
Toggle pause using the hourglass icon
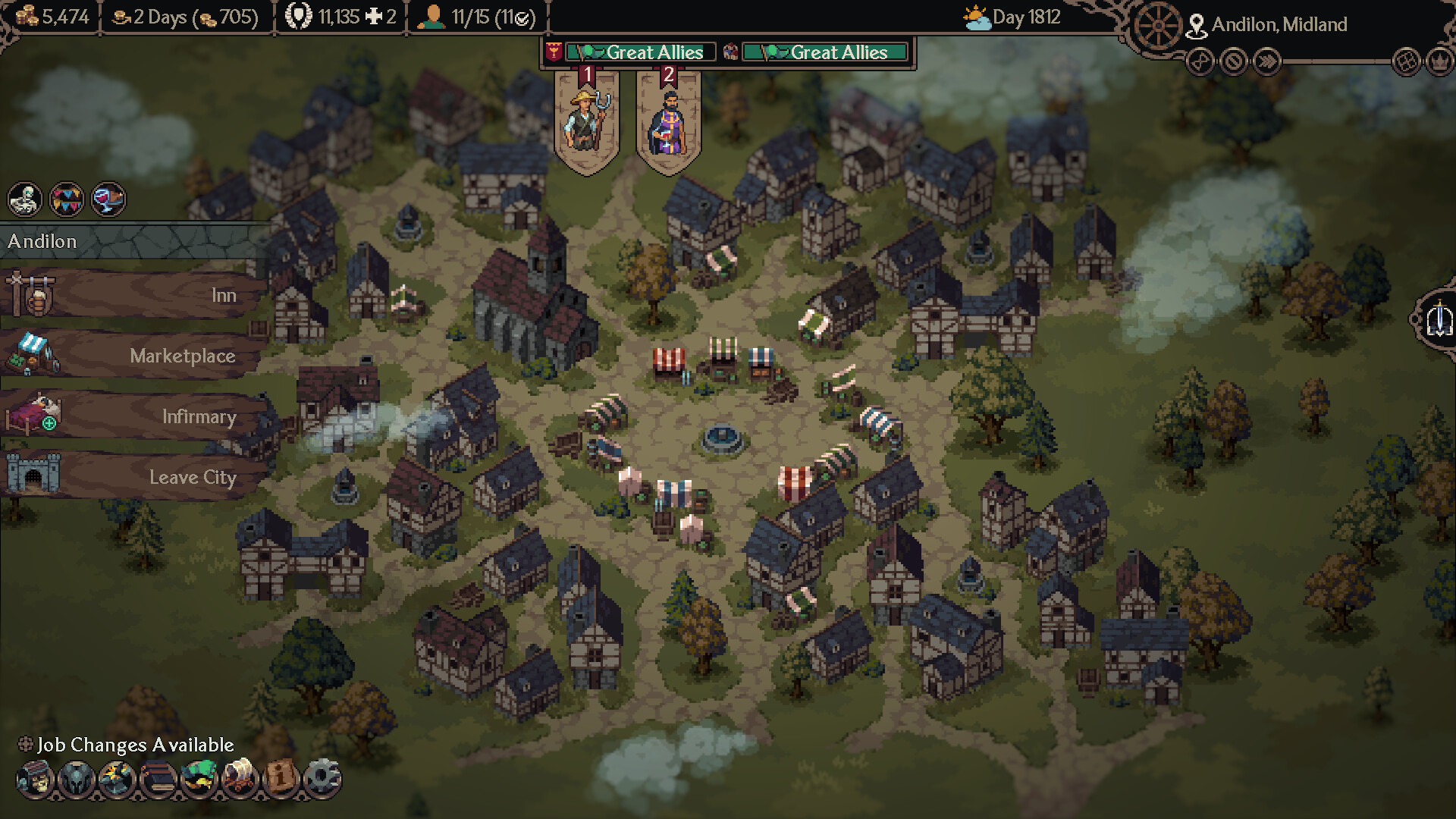tap(1200, 62)
